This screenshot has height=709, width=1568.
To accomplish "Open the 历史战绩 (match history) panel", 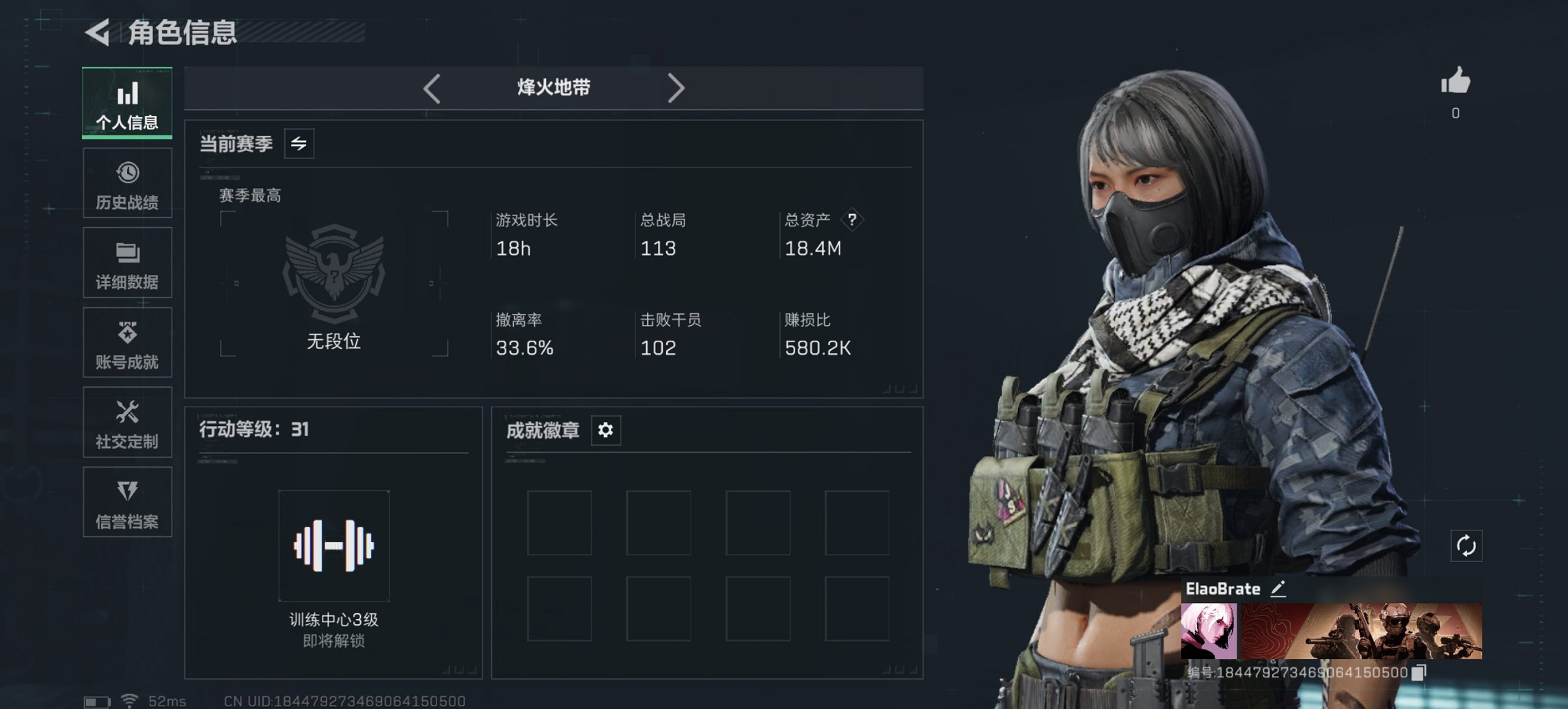I will [x=127, y=183].
